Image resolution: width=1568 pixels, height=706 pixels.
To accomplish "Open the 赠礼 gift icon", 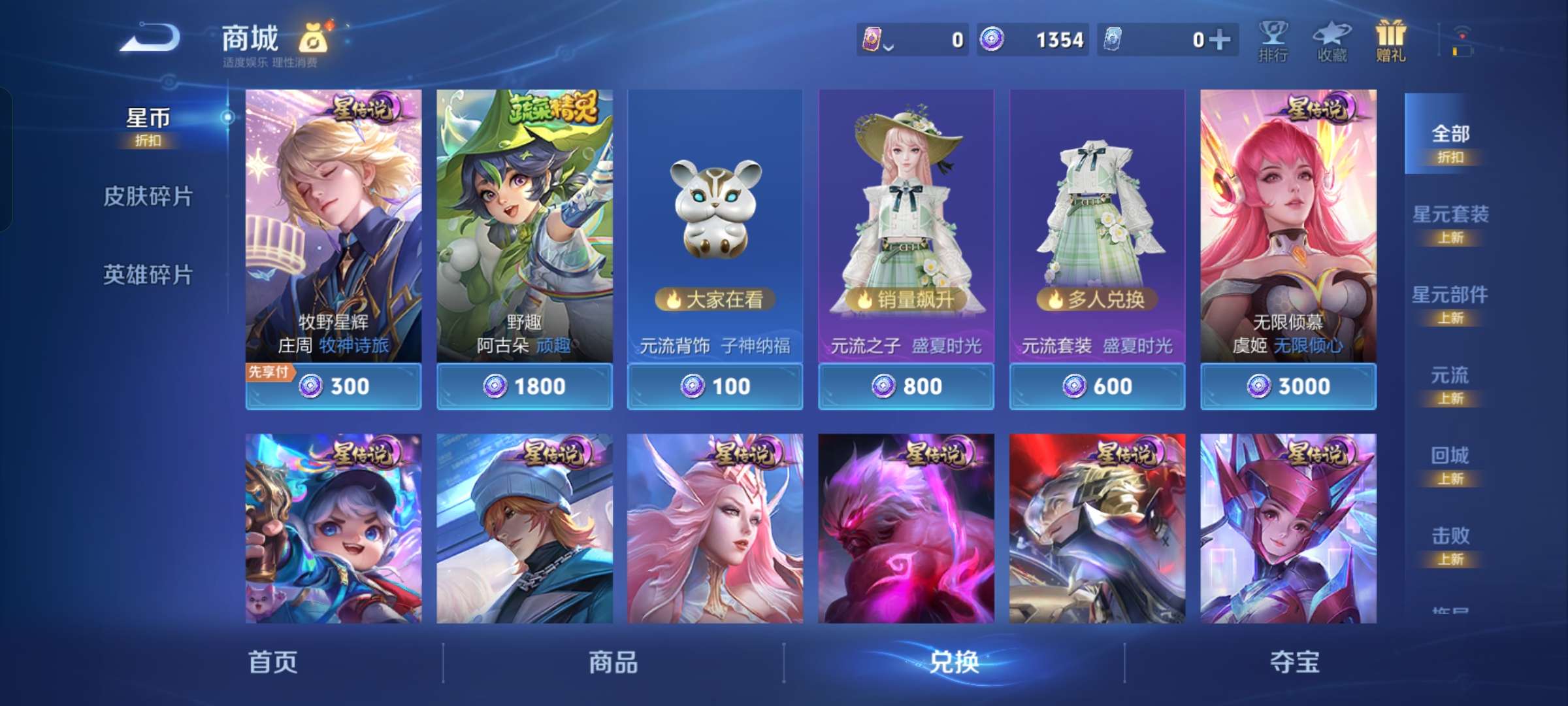I will (1390, 39).
